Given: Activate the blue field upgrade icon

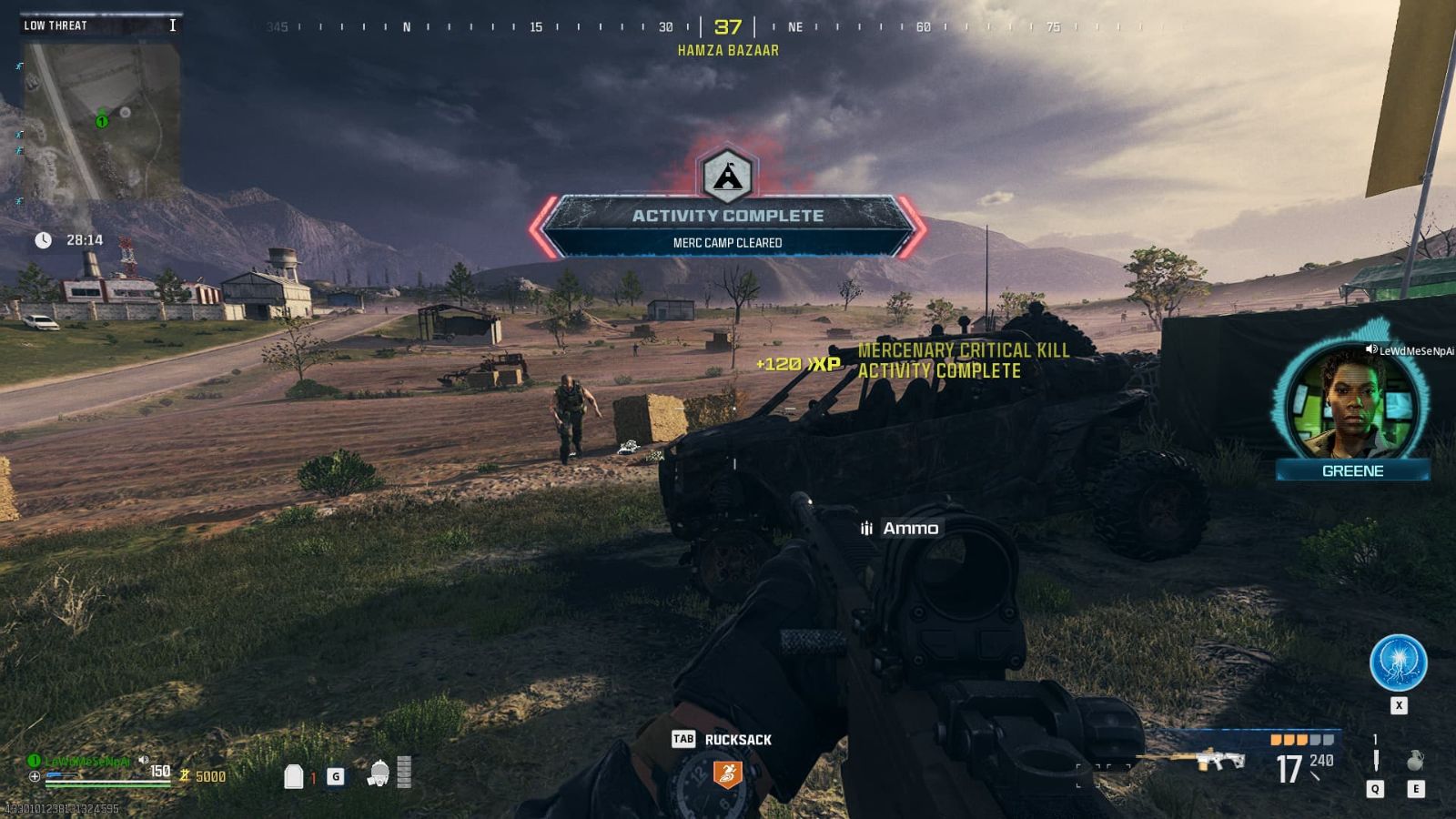Looking at the screenshot, I should [x=1399, y=663].
